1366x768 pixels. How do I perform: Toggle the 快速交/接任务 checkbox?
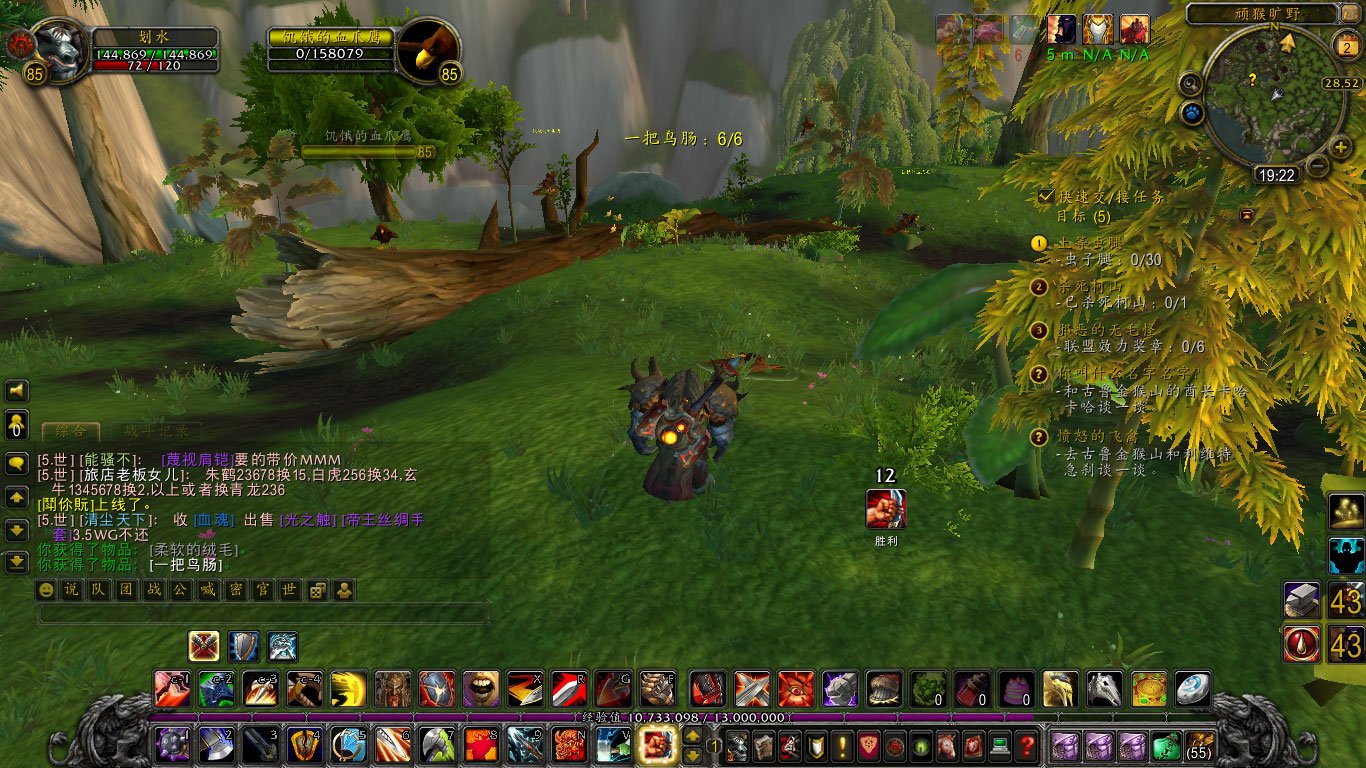pyautogui.click(x=1046, y=197)
